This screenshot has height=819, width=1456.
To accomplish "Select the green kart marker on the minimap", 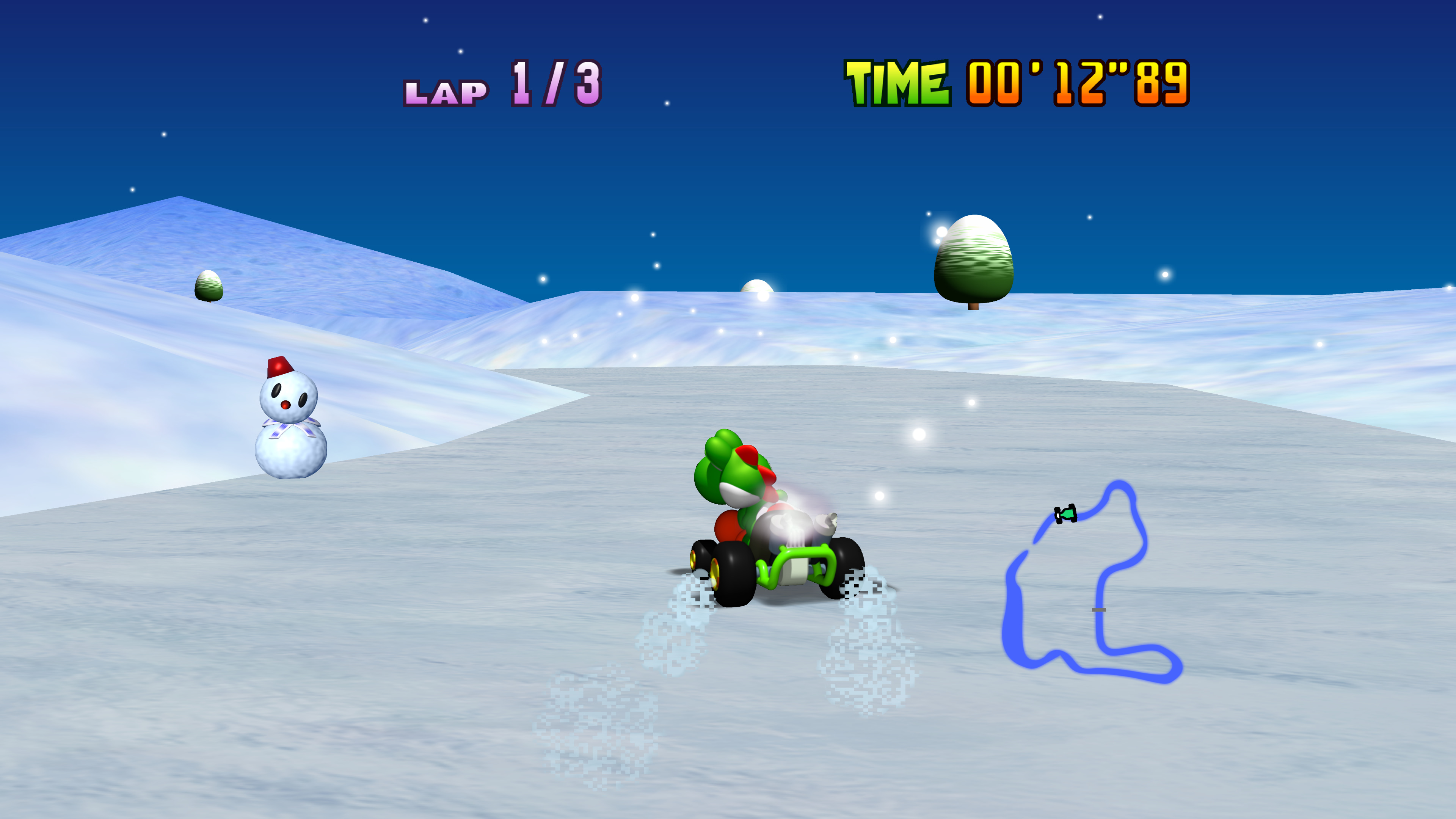I will [x=1066, y=514].
